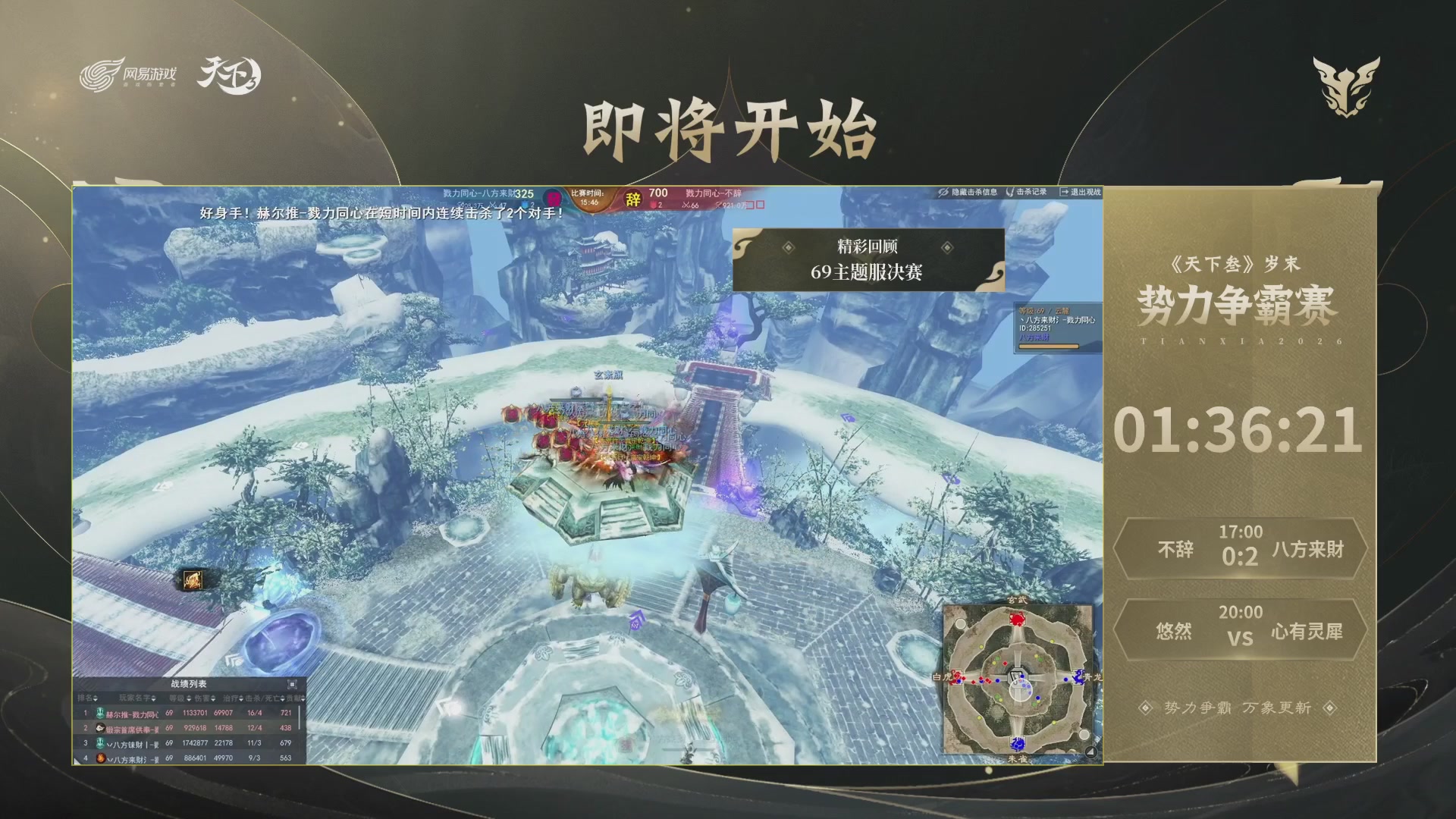Sort scoreboard by 等级 using its arrows
This screenshot has width=1456, height=819.
[x=188, y=698]
